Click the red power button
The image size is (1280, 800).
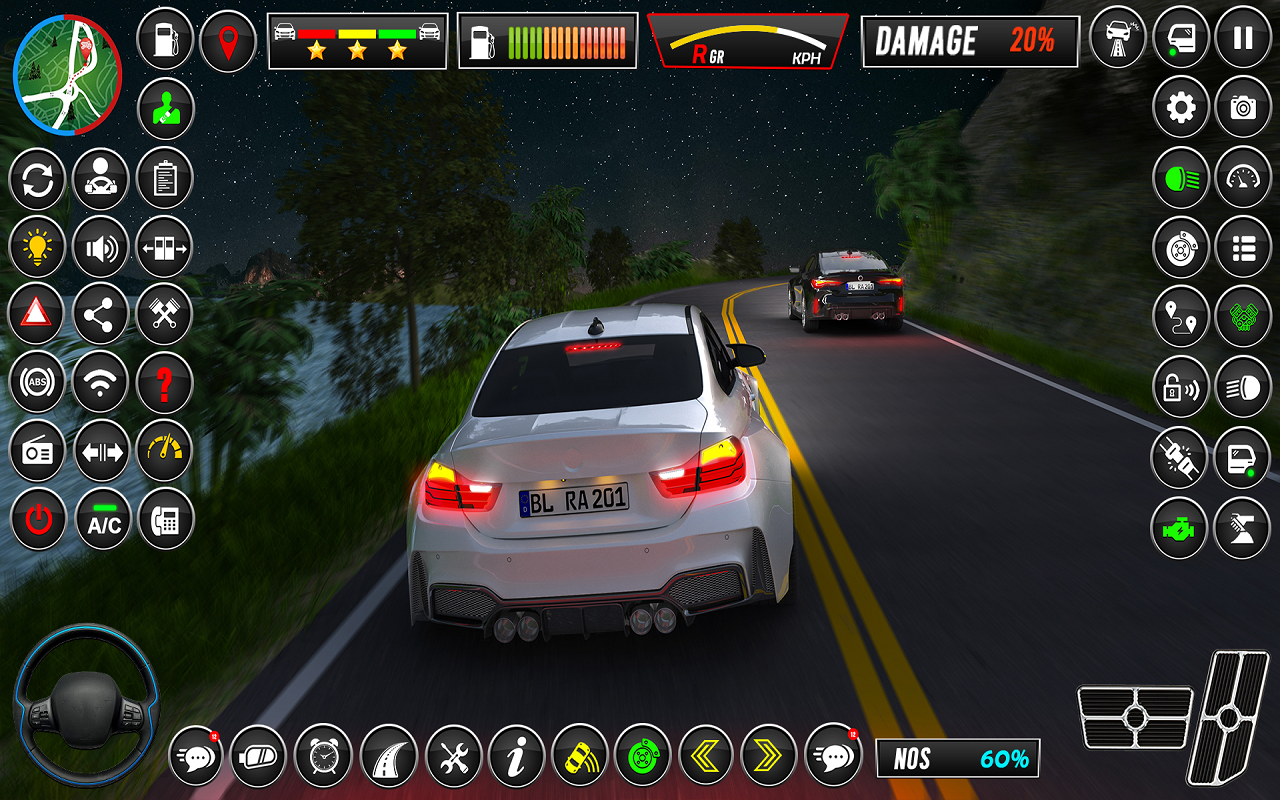[38, 518]
